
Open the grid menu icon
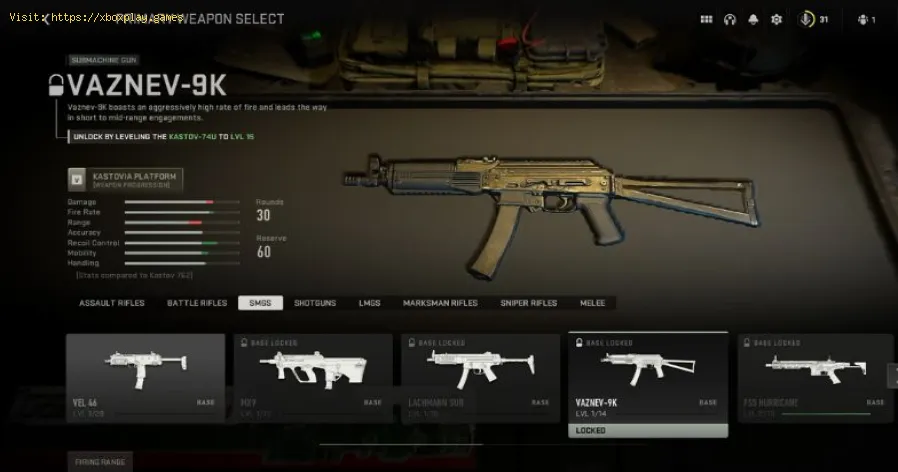(x=706, y=19)
